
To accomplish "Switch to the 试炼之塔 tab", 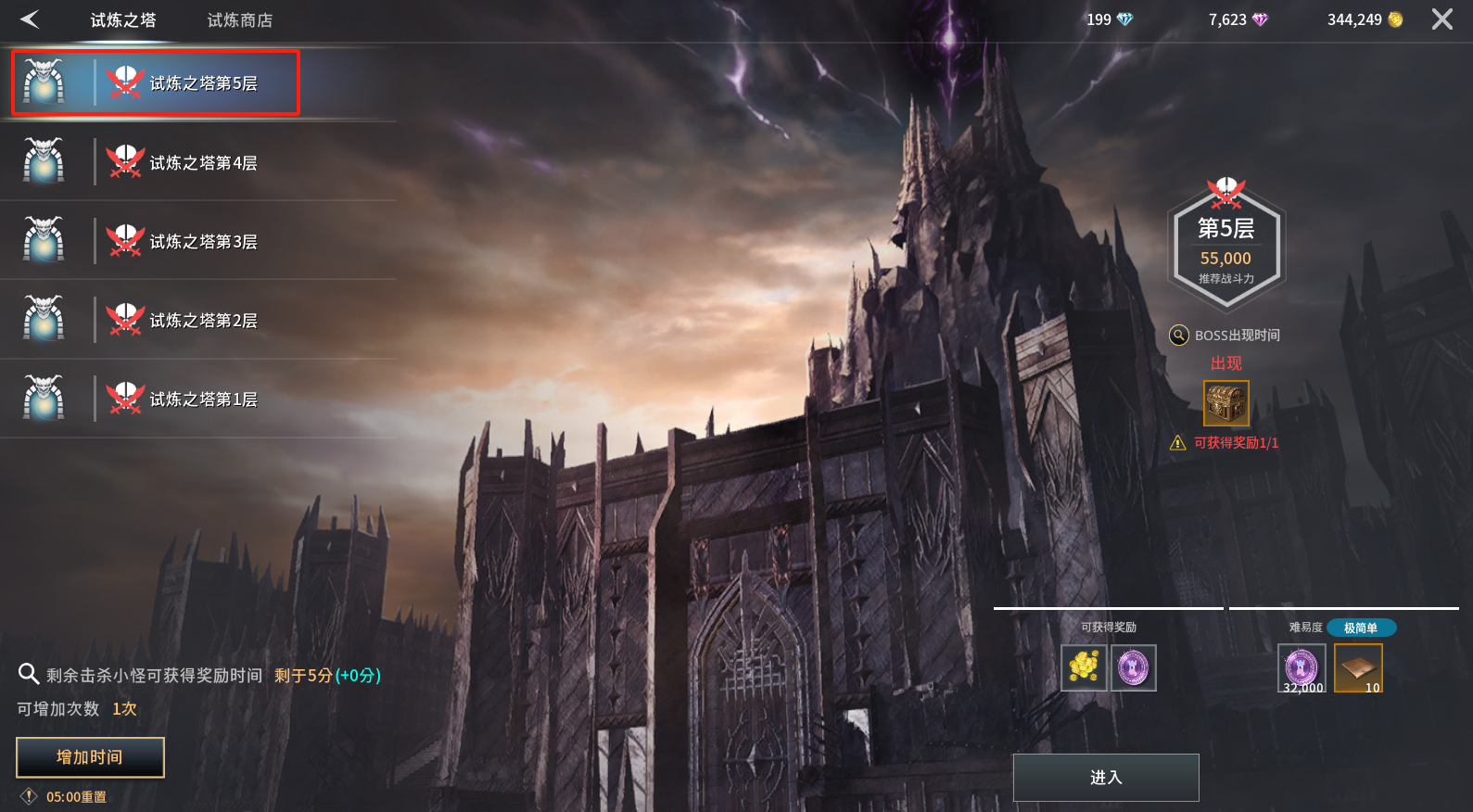I will 123,20.
